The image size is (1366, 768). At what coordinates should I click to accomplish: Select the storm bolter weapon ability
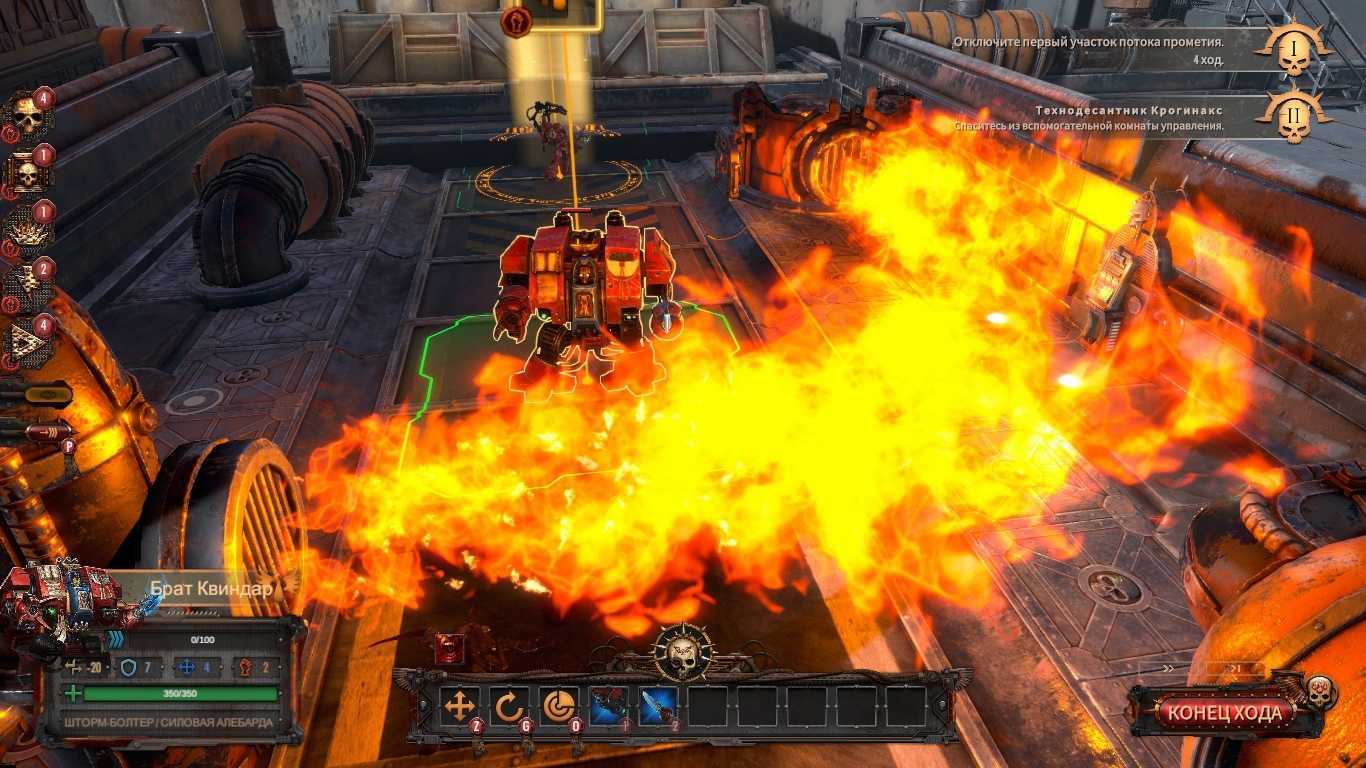(608, 706)
